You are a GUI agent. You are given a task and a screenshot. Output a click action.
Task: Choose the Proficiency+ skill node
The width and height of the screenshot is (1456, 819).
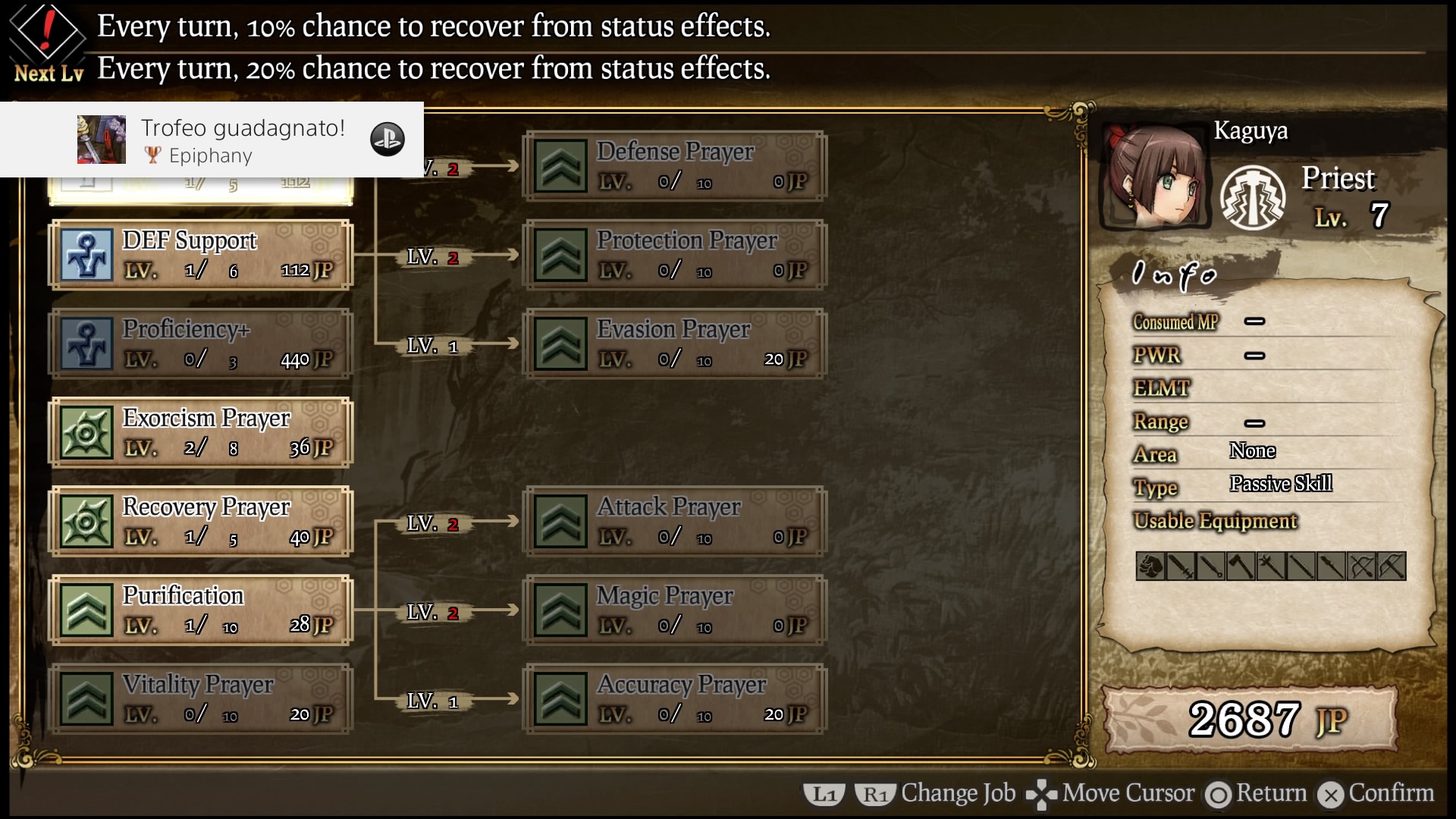[x=201, y=344]
